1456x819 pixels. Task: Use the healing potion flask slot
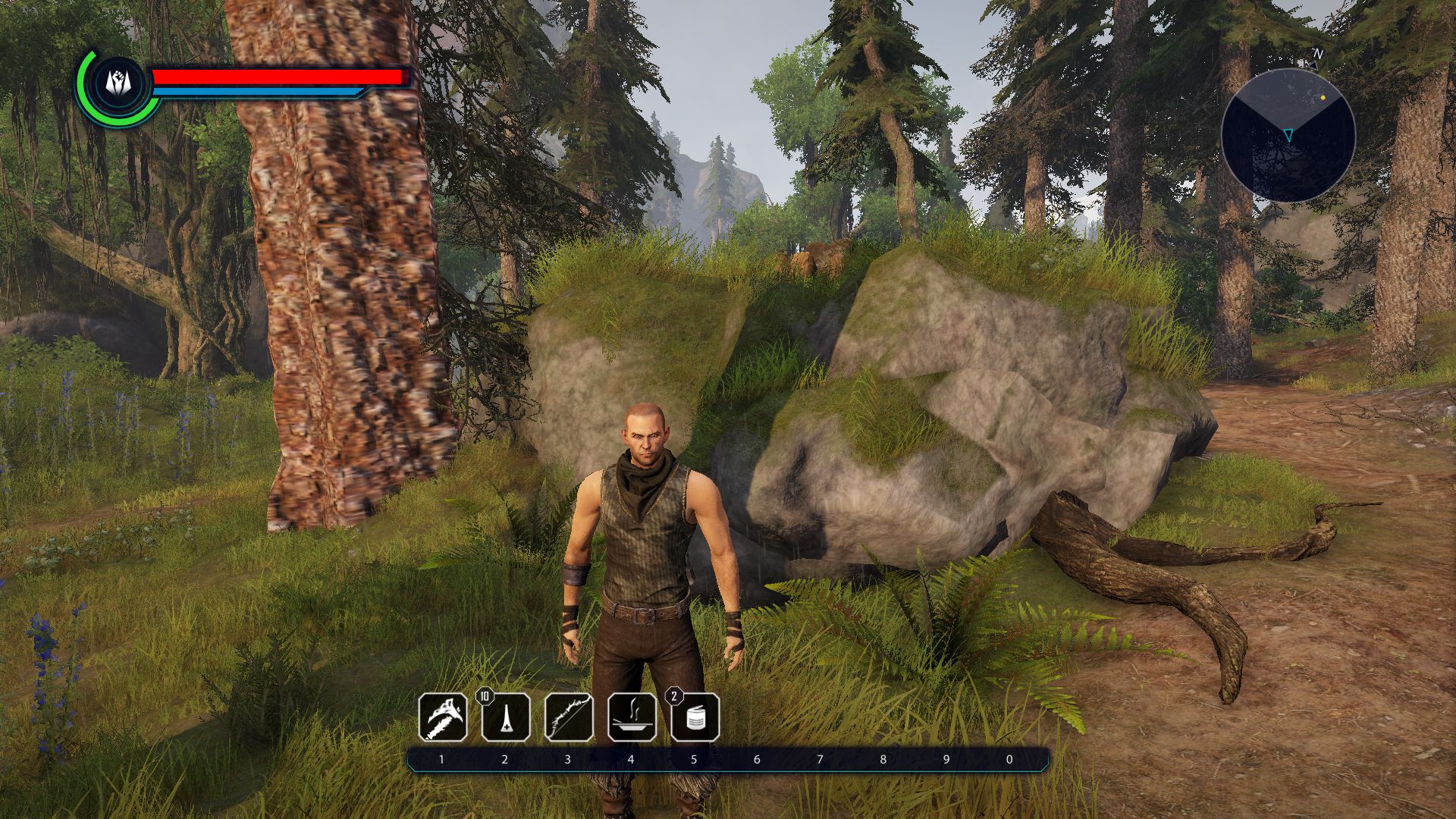pos(506,717)
